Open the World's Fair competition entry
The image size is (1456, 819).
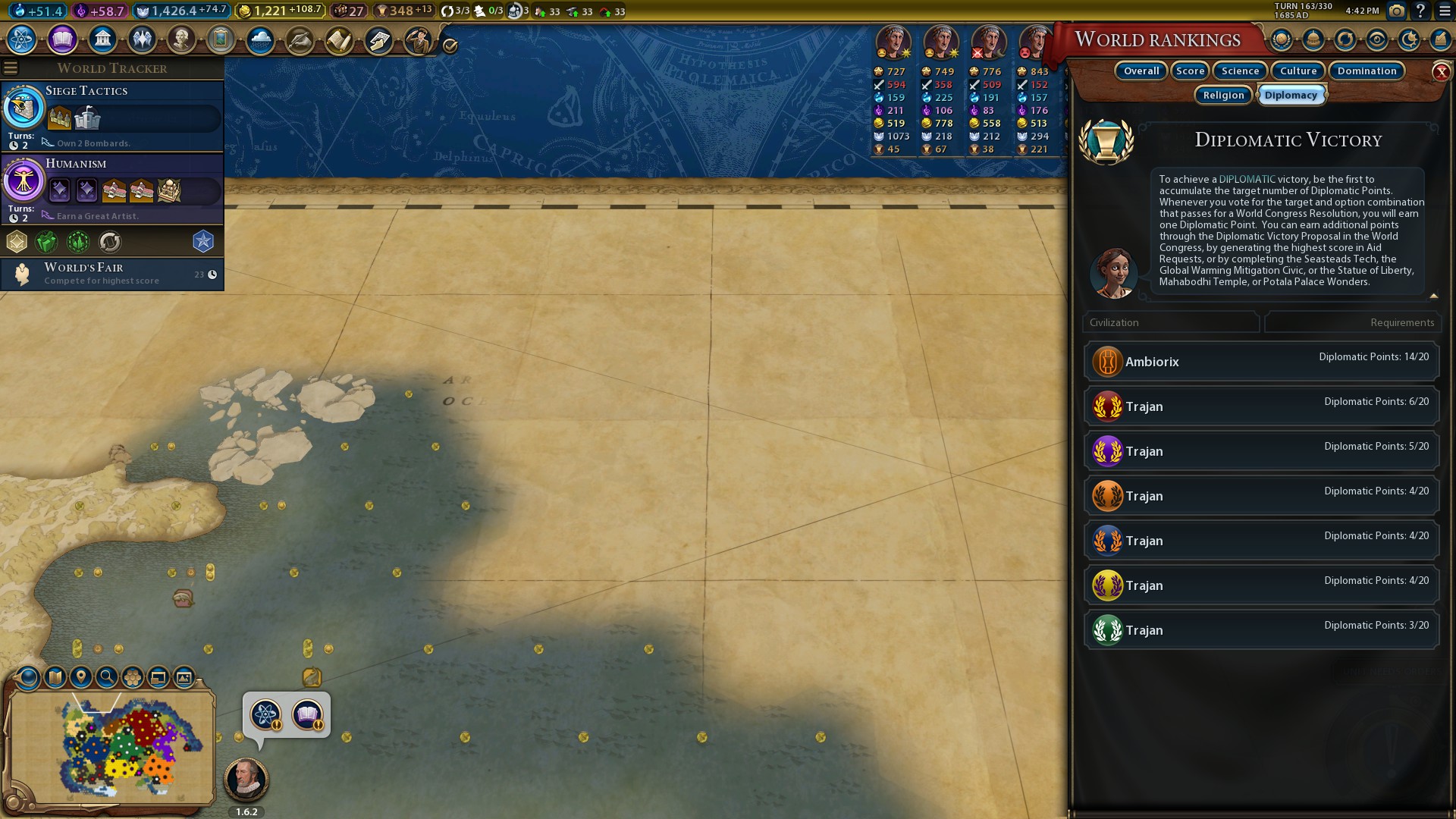[x=112, y=274]
